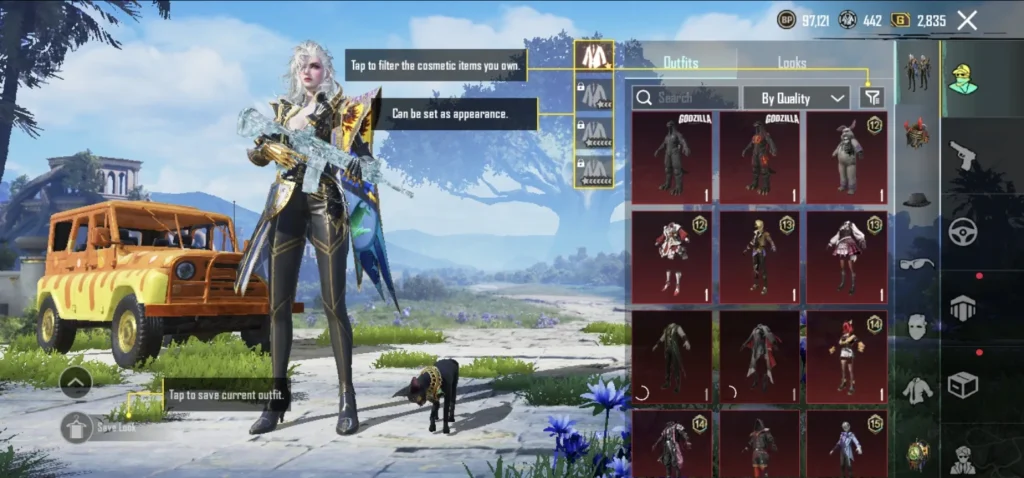The width and height of the screenshot is (1024, 478).
Task: Select the blue outfit marked 15
Action: pyautogui.click(x=846, y=443)
